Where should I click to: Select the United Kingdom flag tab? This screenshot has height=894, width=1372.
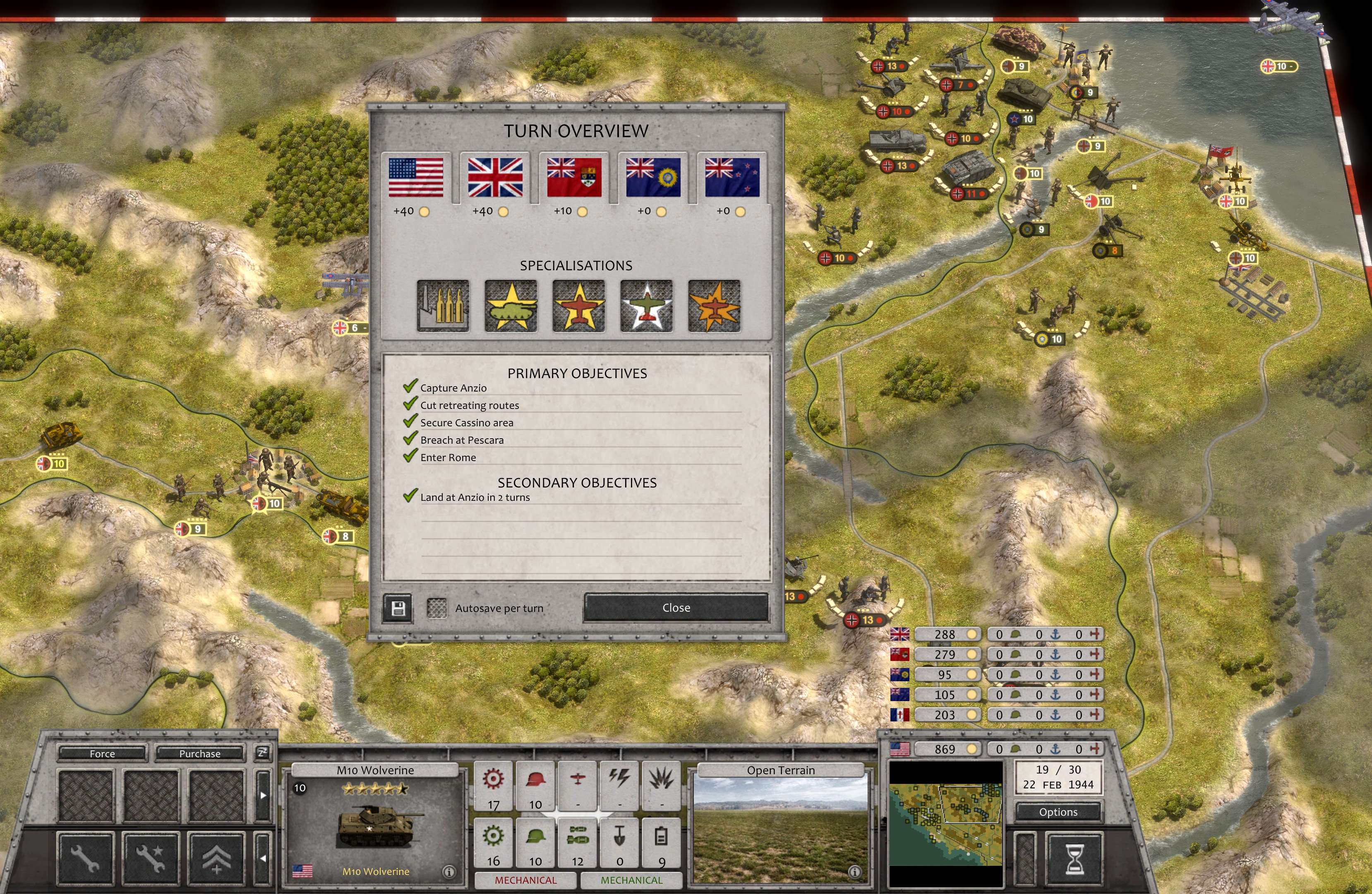tap(494, 178)
